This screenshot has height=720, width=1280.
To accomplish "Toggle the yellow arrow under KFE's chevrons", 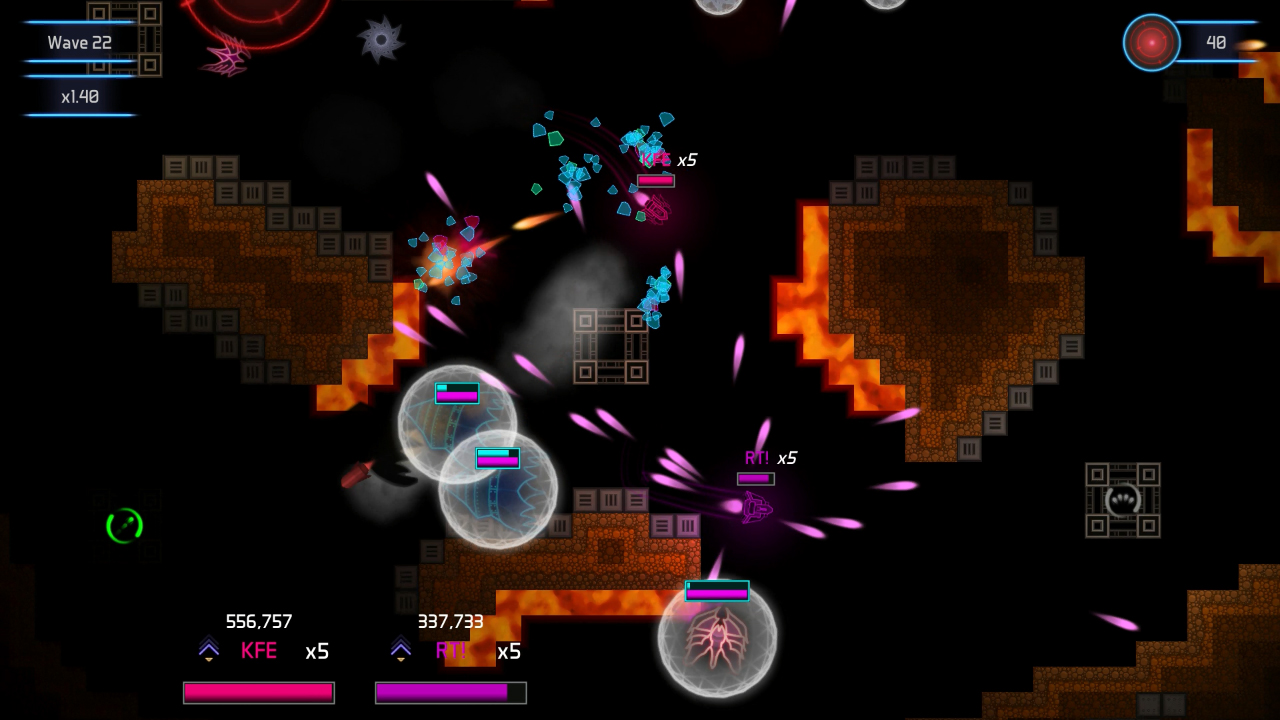I will (x=208, y=658).
